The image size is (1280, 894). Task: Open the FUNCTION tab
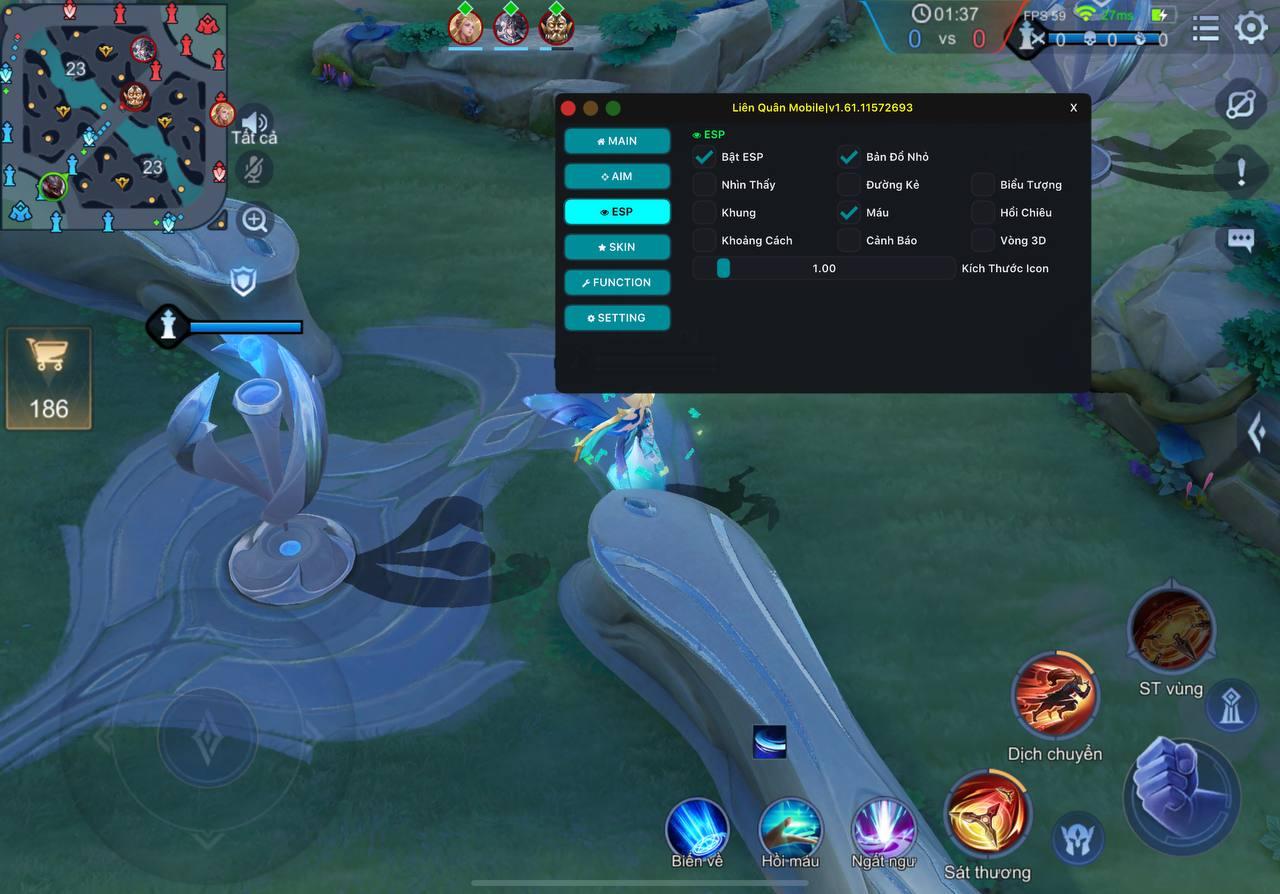coord(617,283)
